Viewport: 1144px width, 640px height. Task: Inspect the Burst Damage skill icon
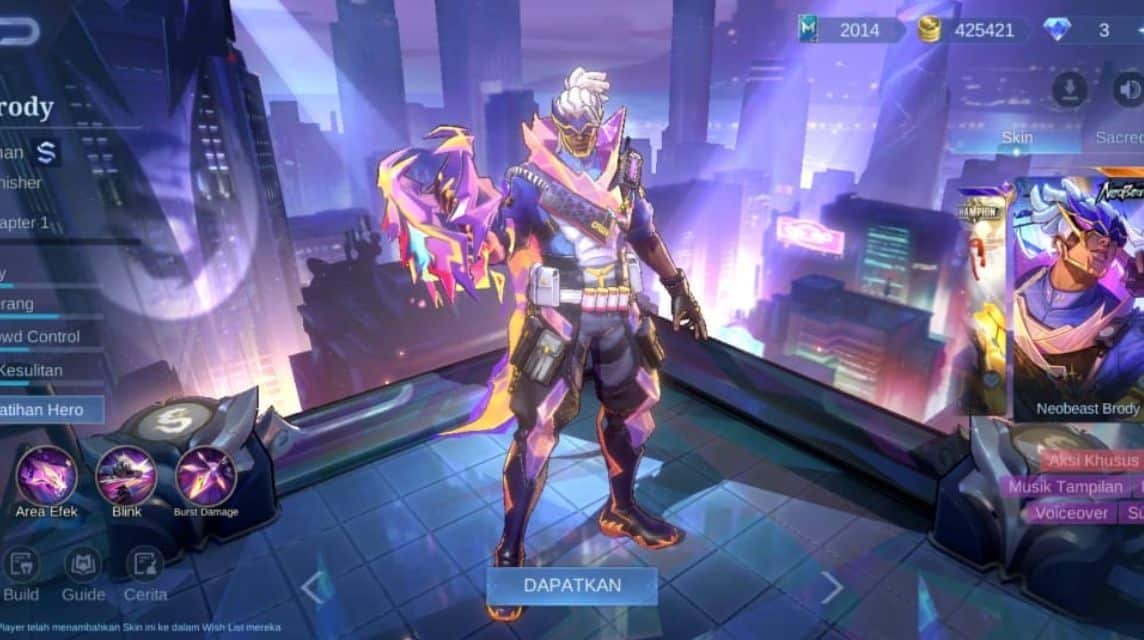click(206, 476)
